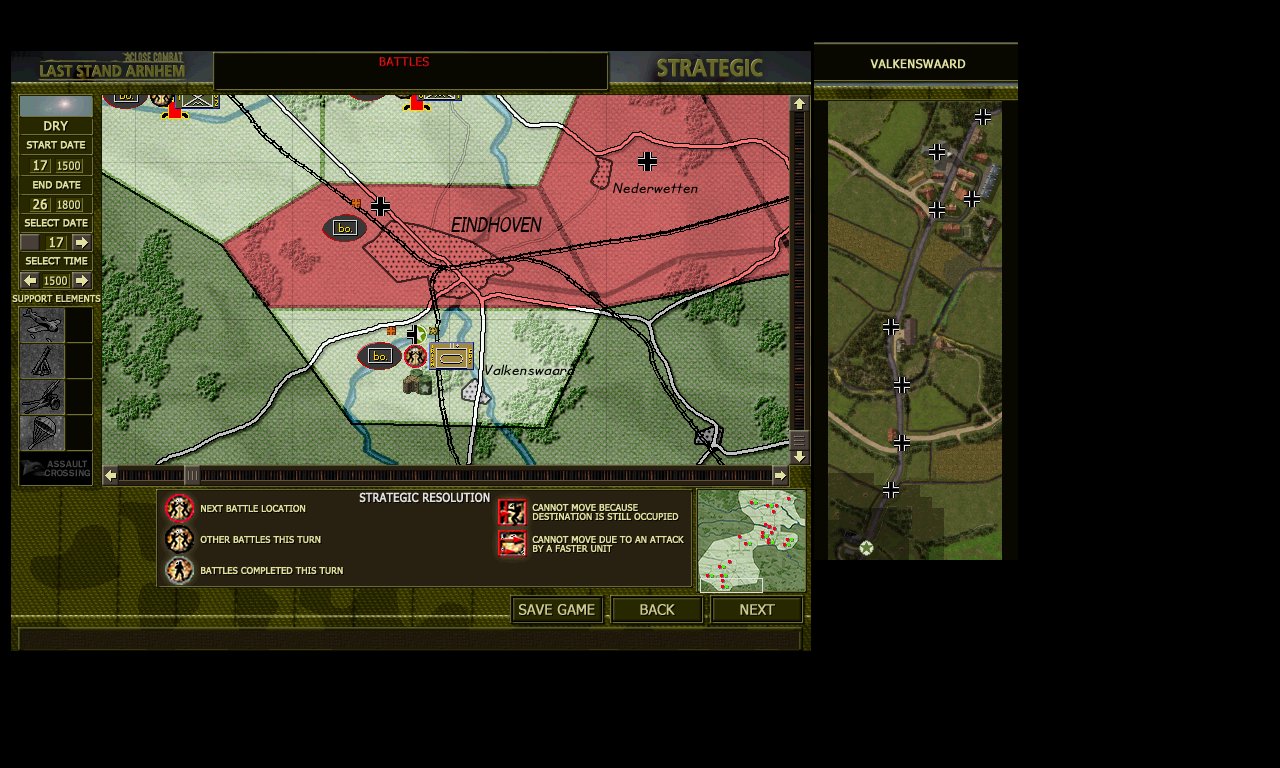Select the 'bo.' battlegroup marker near Eindhoven

pyautogui.click(x=346, y=227)
